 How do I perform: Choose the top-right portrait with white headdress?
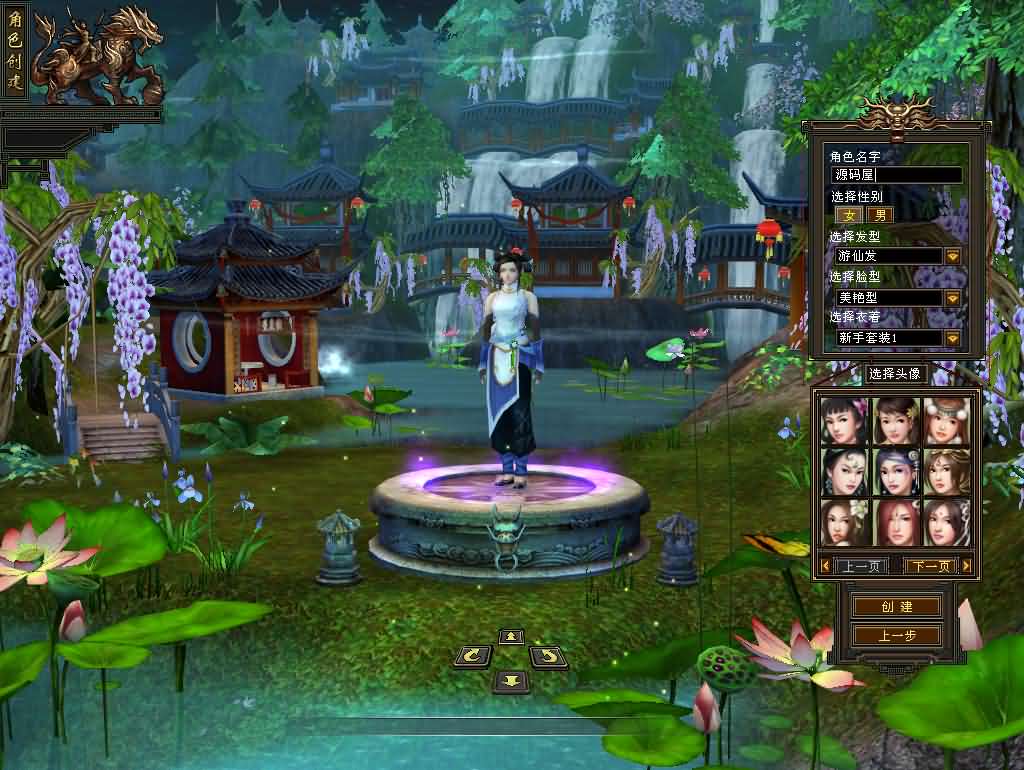coord(947,421)
